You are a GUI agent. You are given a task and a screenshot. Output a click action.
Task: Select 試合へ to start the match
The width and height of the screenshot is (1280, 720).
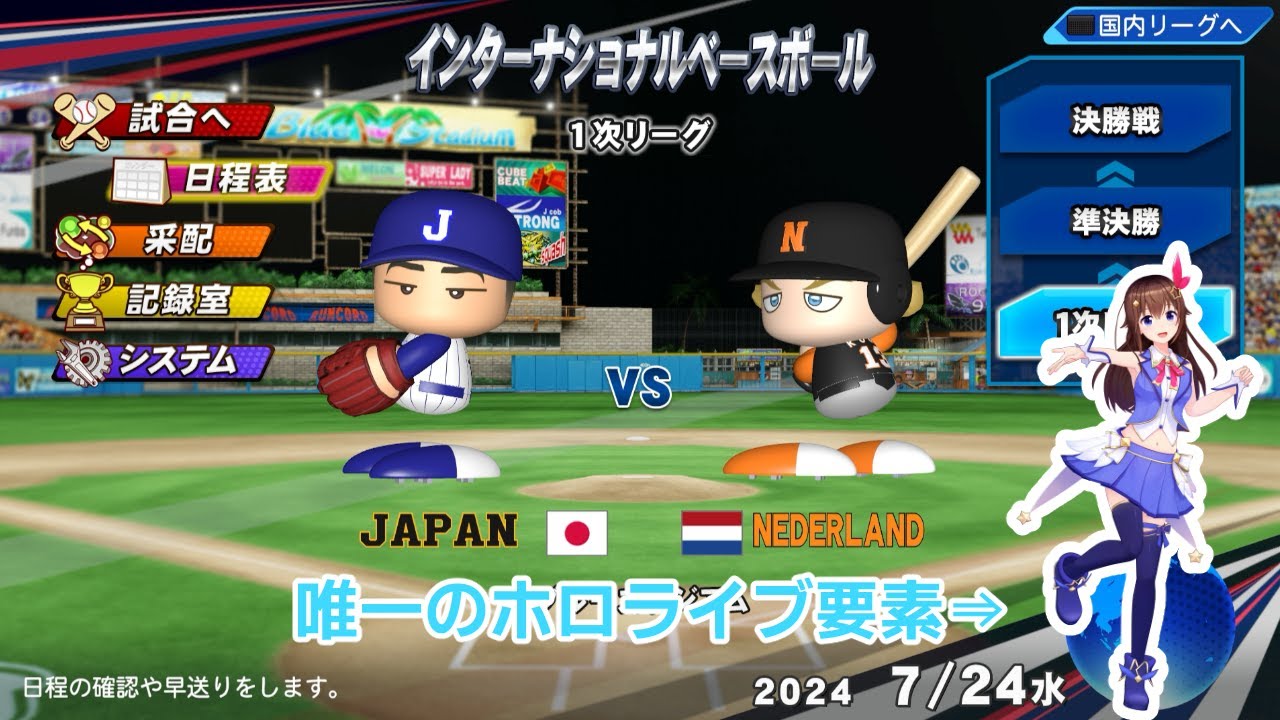180,118
